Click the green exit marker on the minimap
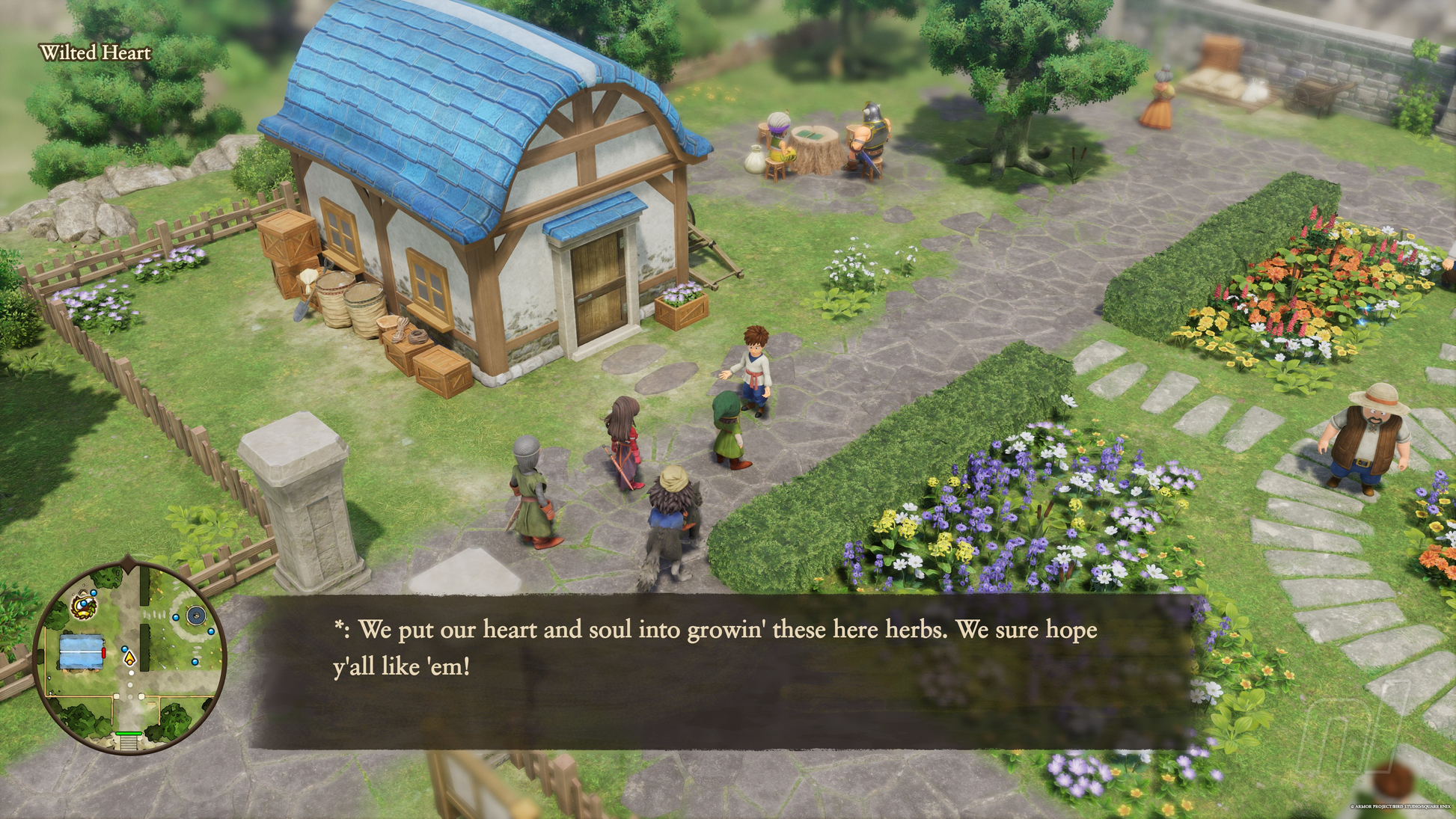 coord(128,734)
